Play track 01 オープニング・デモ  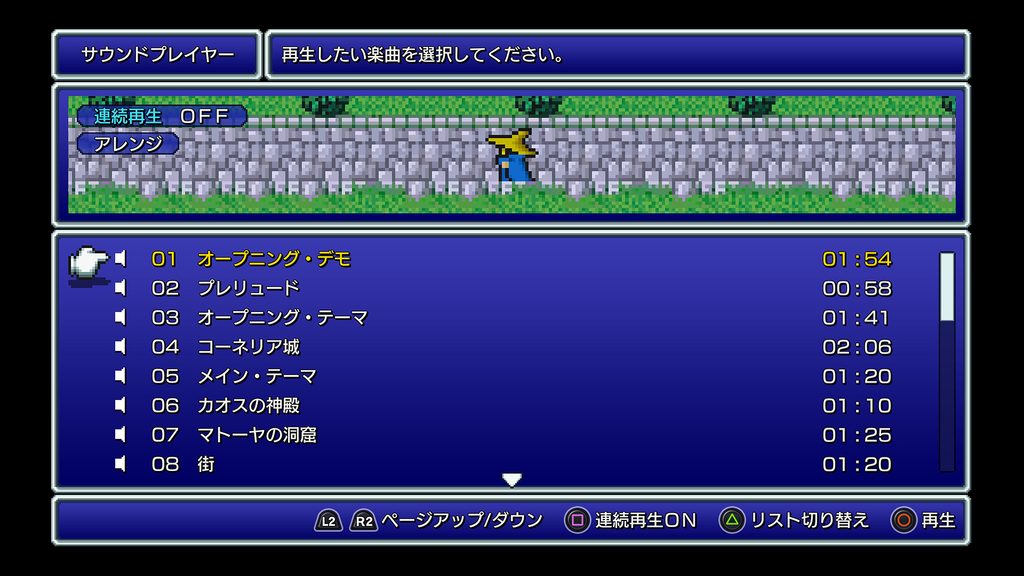pos(274,259)
